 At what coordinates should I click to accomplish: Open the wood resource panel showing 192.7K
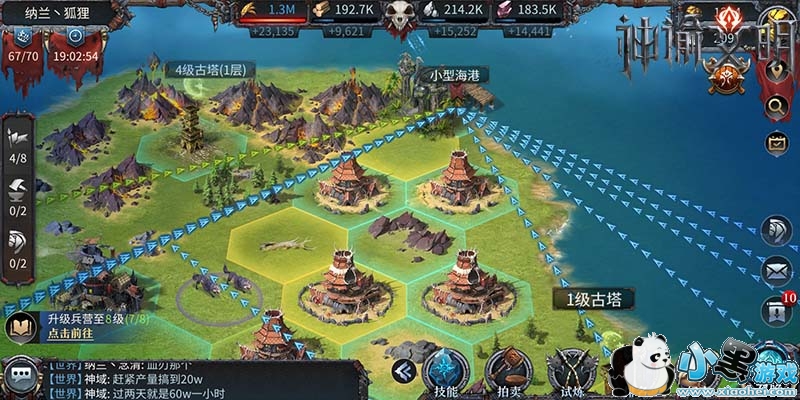coord(343,9)
